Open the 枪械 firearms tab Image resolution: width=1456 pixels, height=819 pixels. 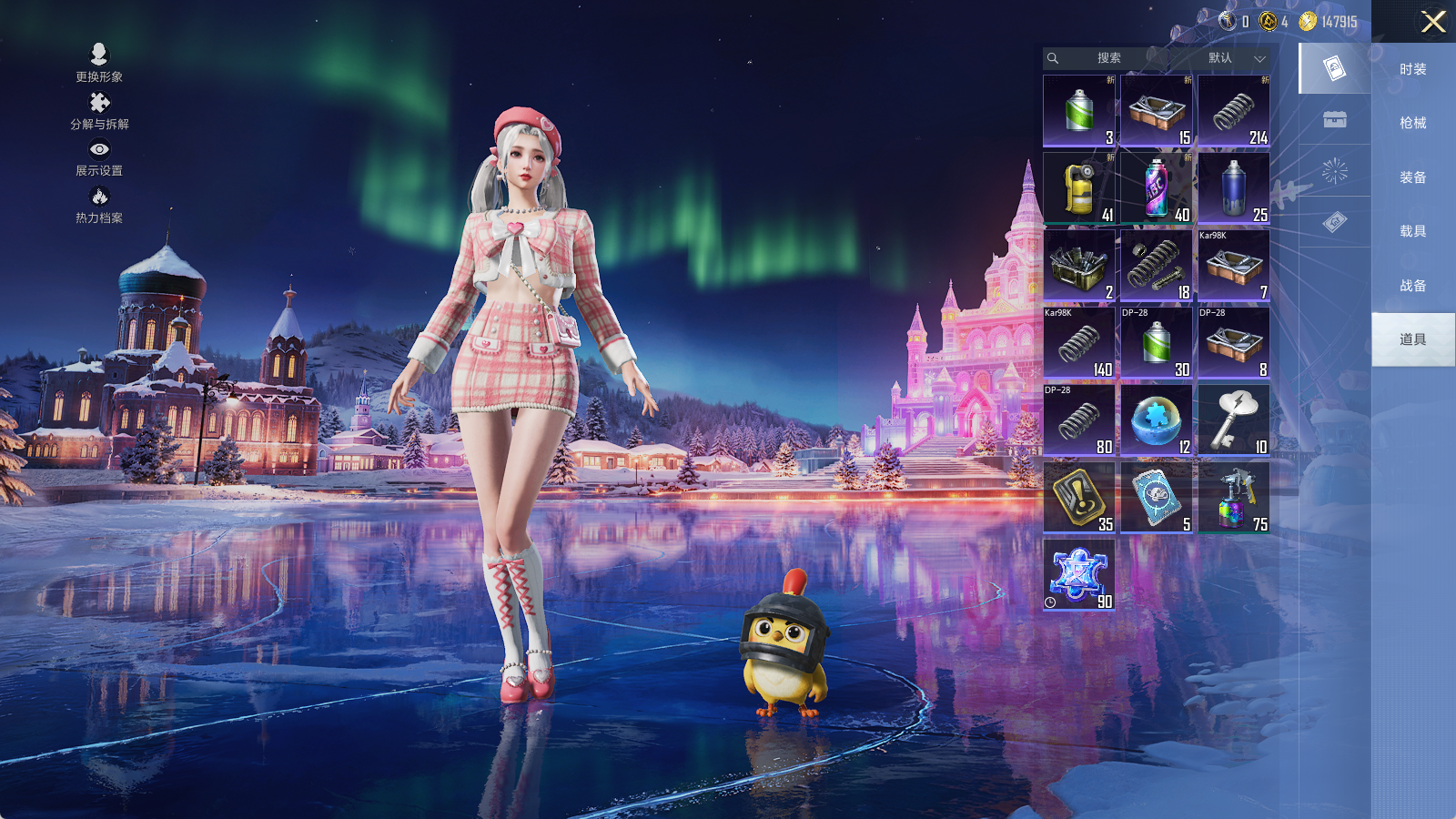(x=1412, y=123)
